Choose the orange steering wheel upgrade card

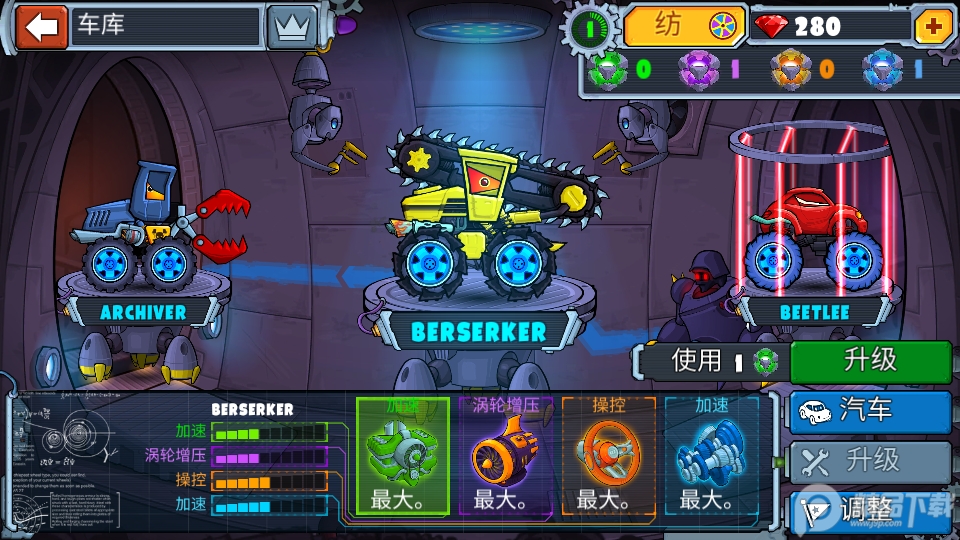tap(607, 456)
